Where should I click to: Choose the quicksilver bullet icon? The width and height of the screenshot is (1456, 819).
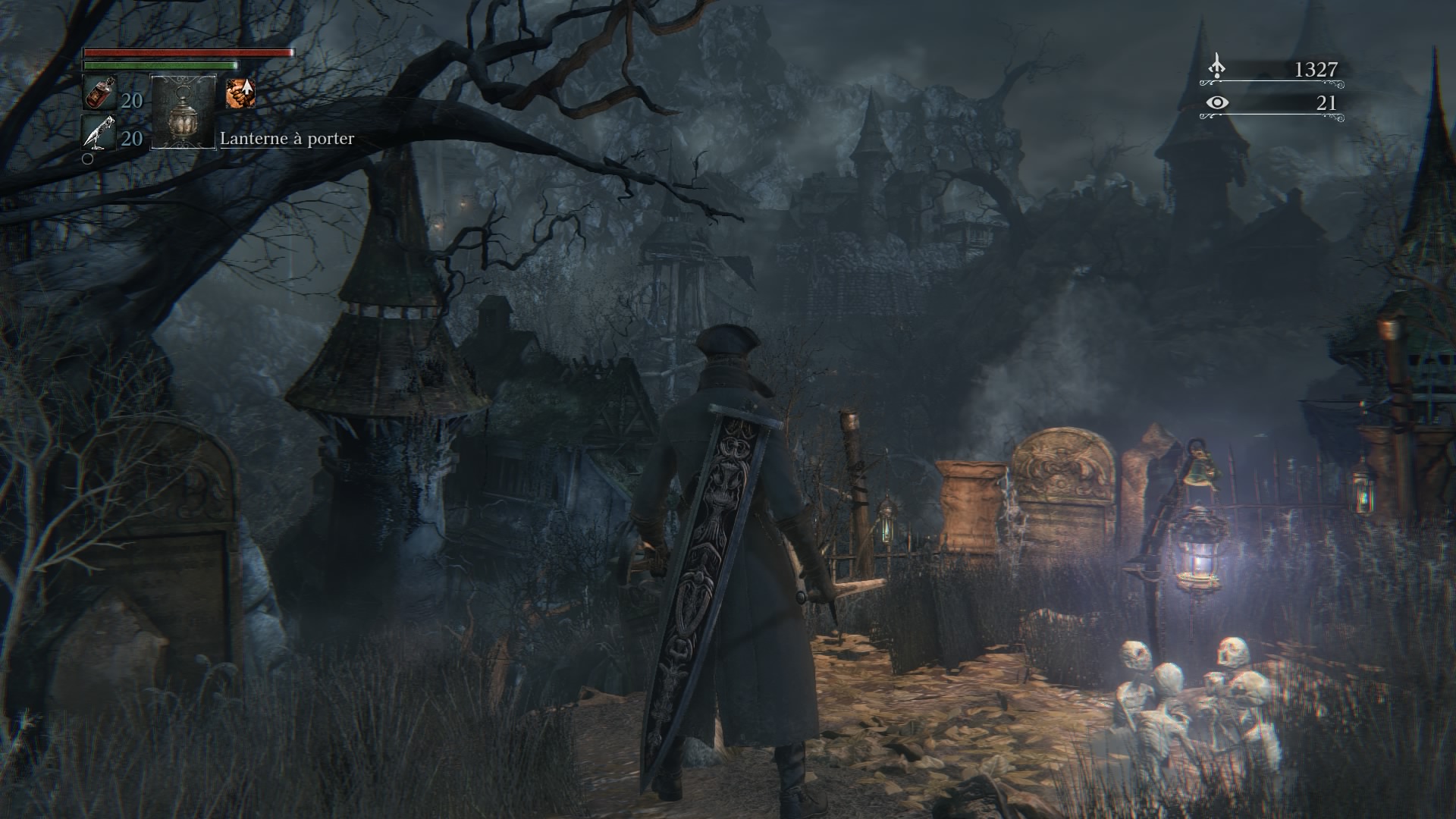tap(99, 133)
